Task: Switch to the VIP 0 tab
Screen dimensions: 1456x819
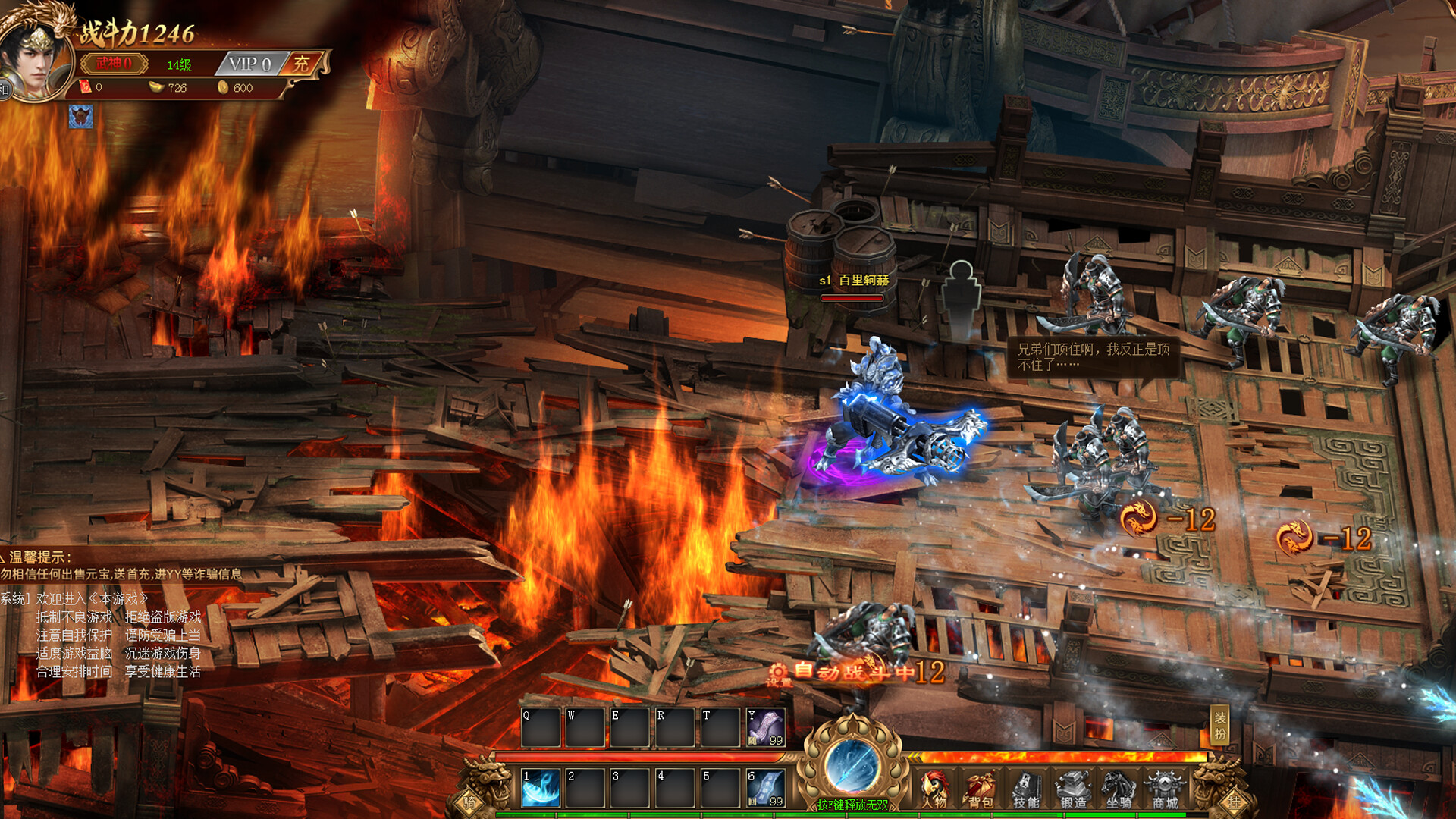Action: pyautogui.click(x=249, y=64)
